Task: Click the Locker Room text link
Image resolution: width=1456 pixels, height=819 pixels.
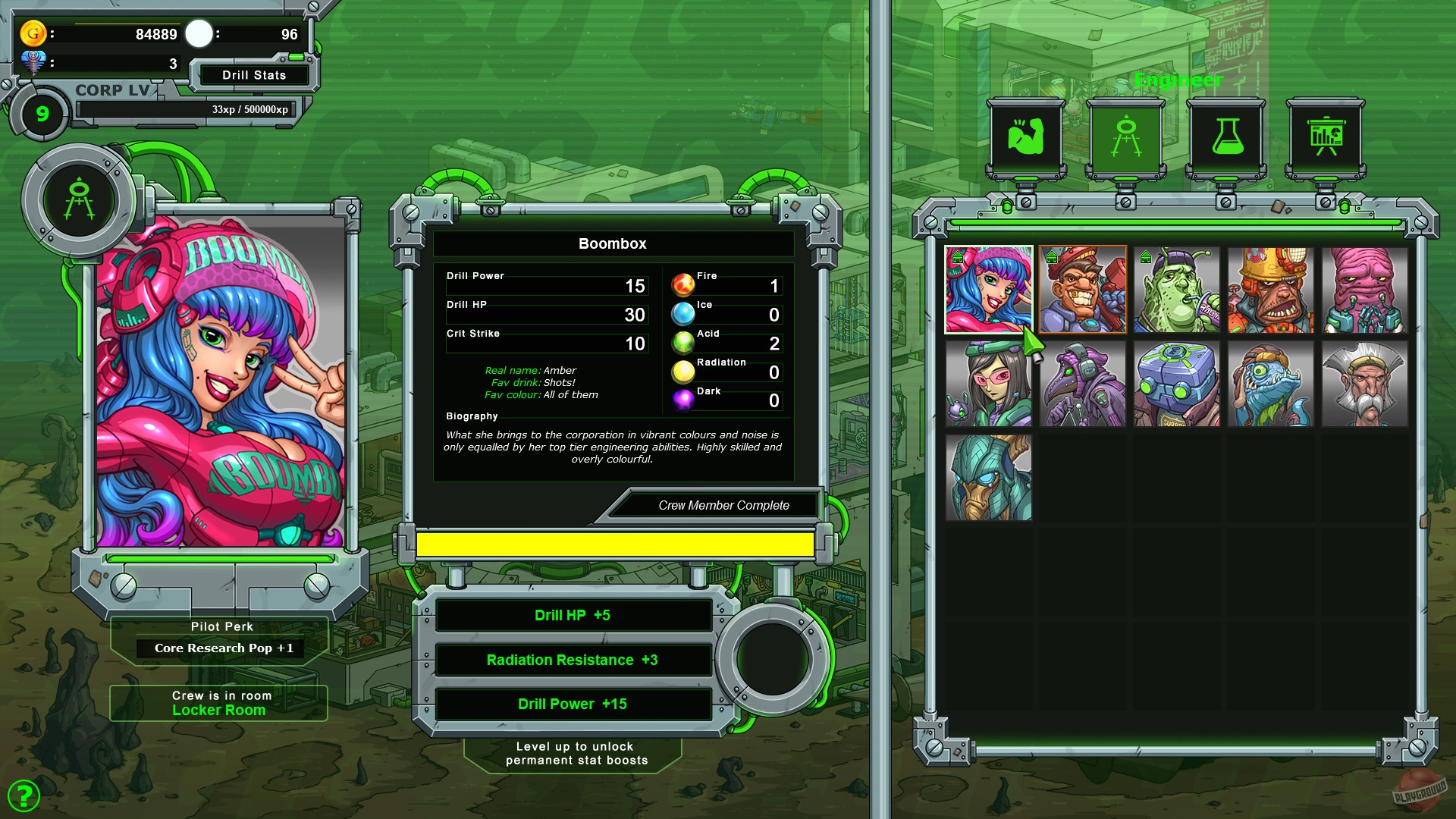Action: coord(218,710)
